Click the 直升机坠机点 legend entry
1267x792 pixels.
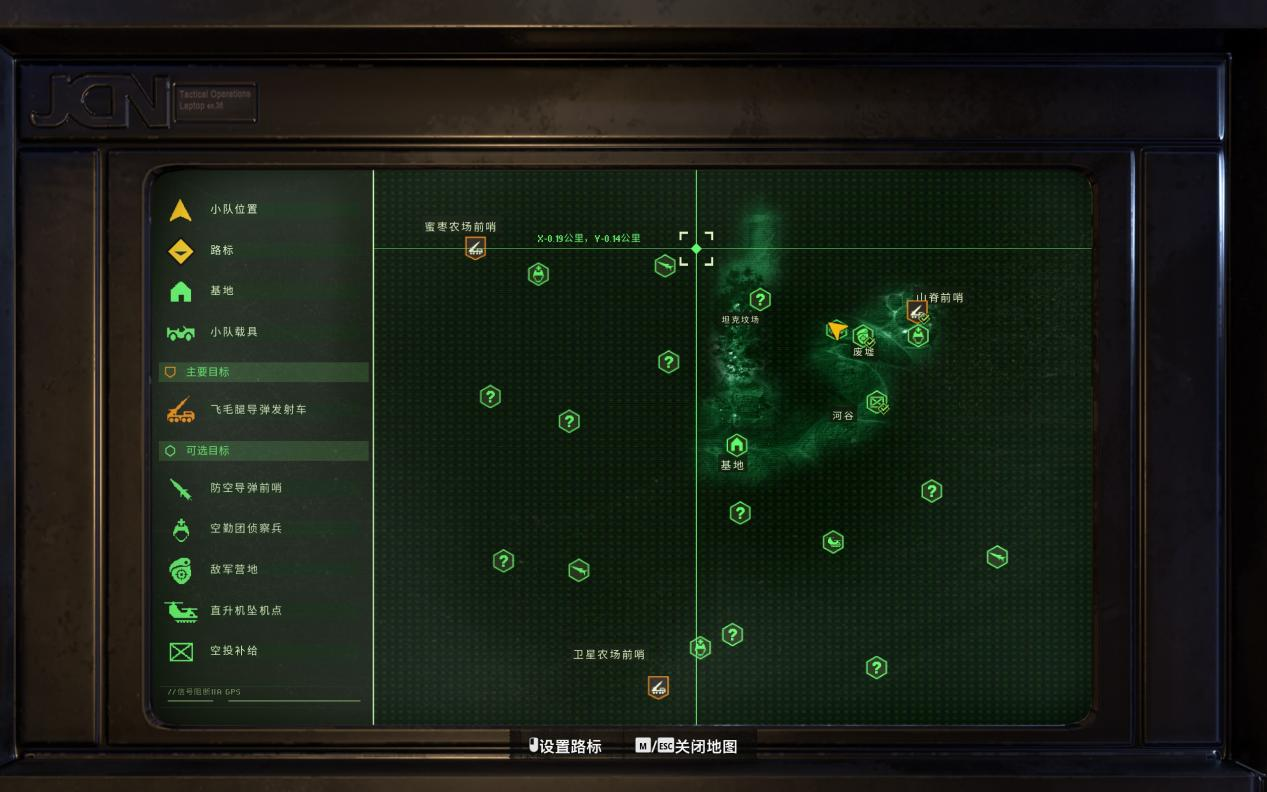[245, 611]
